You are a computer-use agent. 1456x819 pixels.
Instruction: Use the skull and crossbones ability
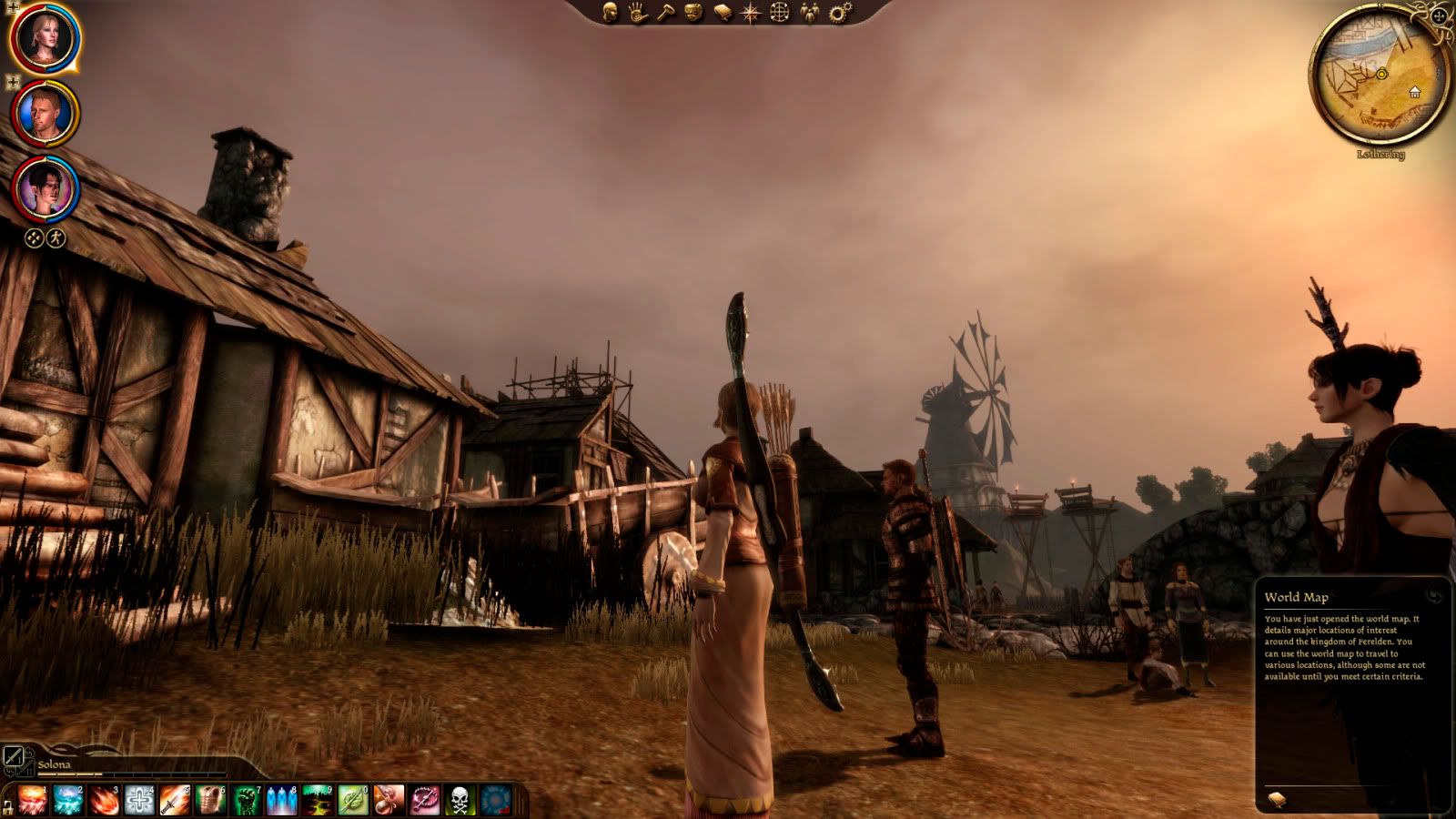click(460, 800)
